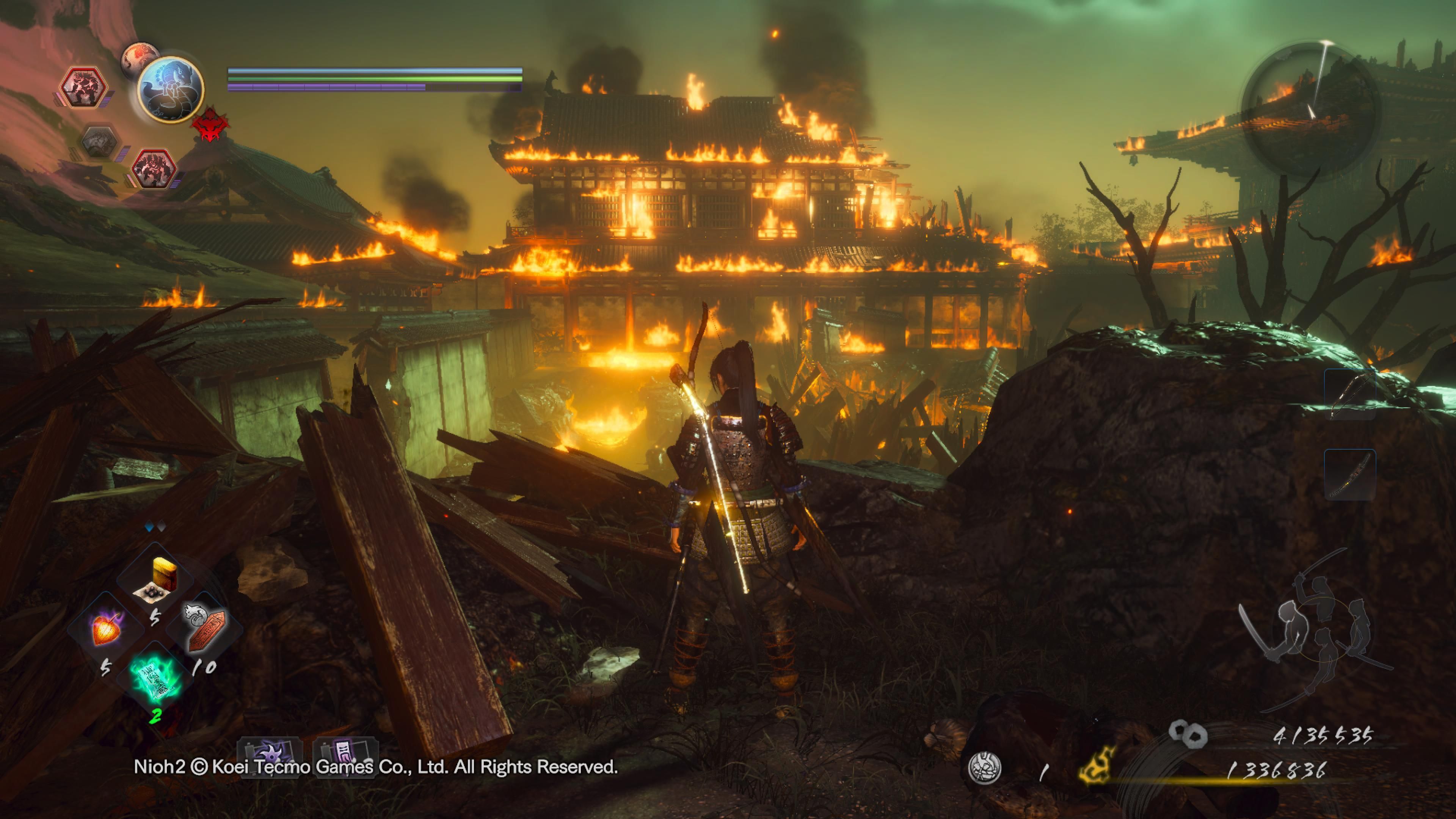Screen dimensions: 1456x819
Task: Click the red demon emblem icon
Action: [210, 124]
